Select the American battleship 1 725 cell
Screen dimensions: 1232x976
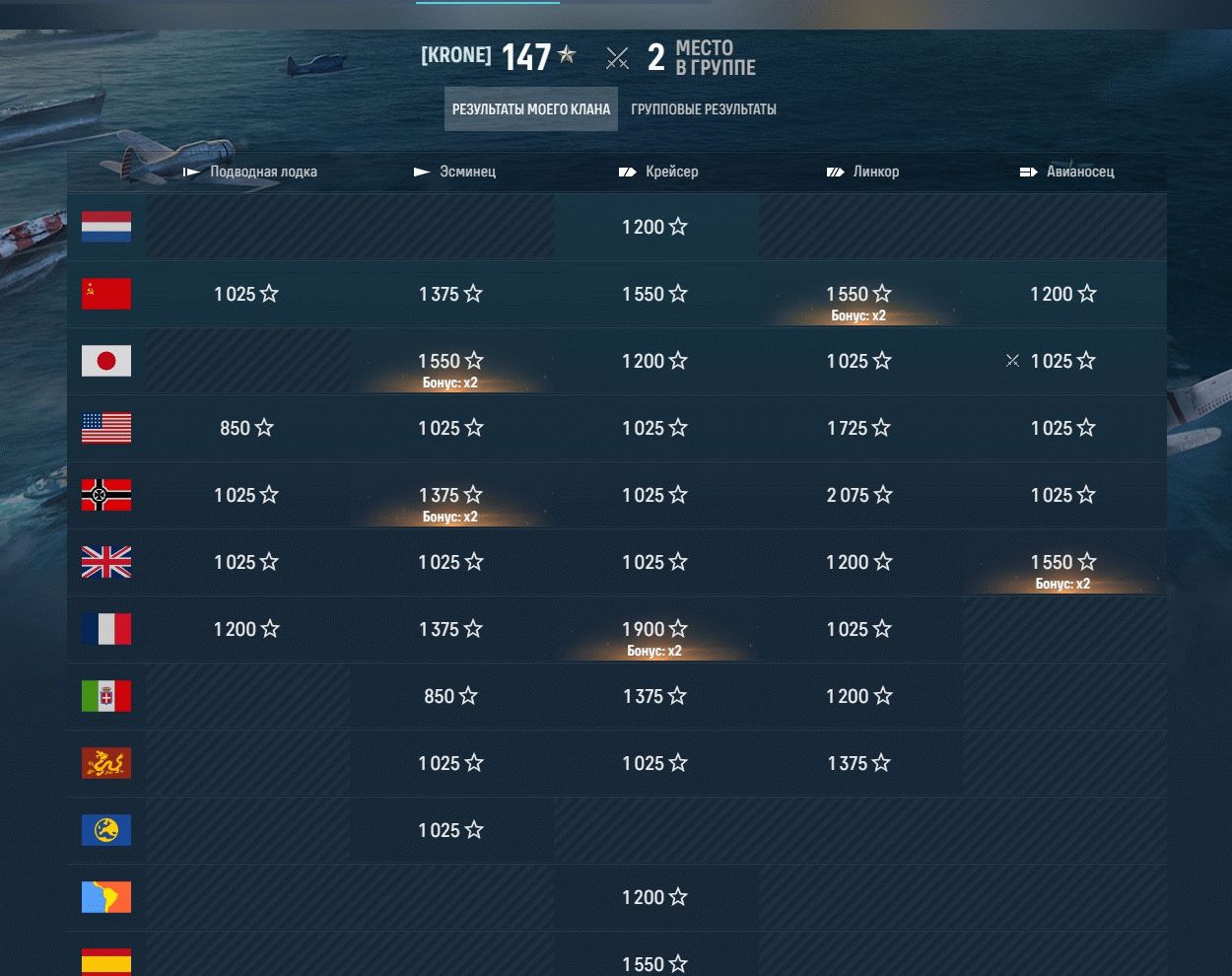pos(858,428)
